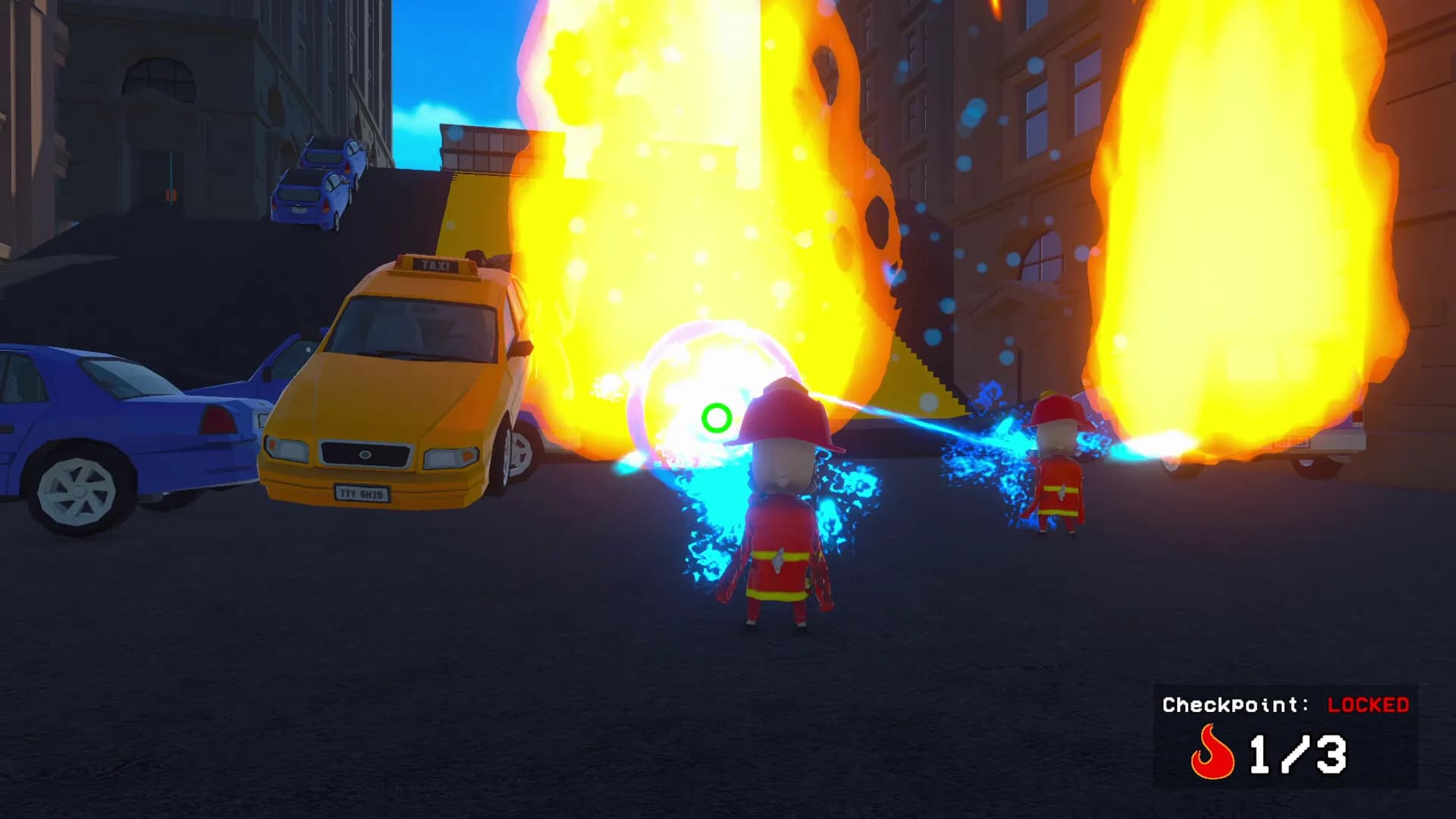Click the distant firefighter character
This screenshot has width=1456, height=819.
tap(1060, 463)
